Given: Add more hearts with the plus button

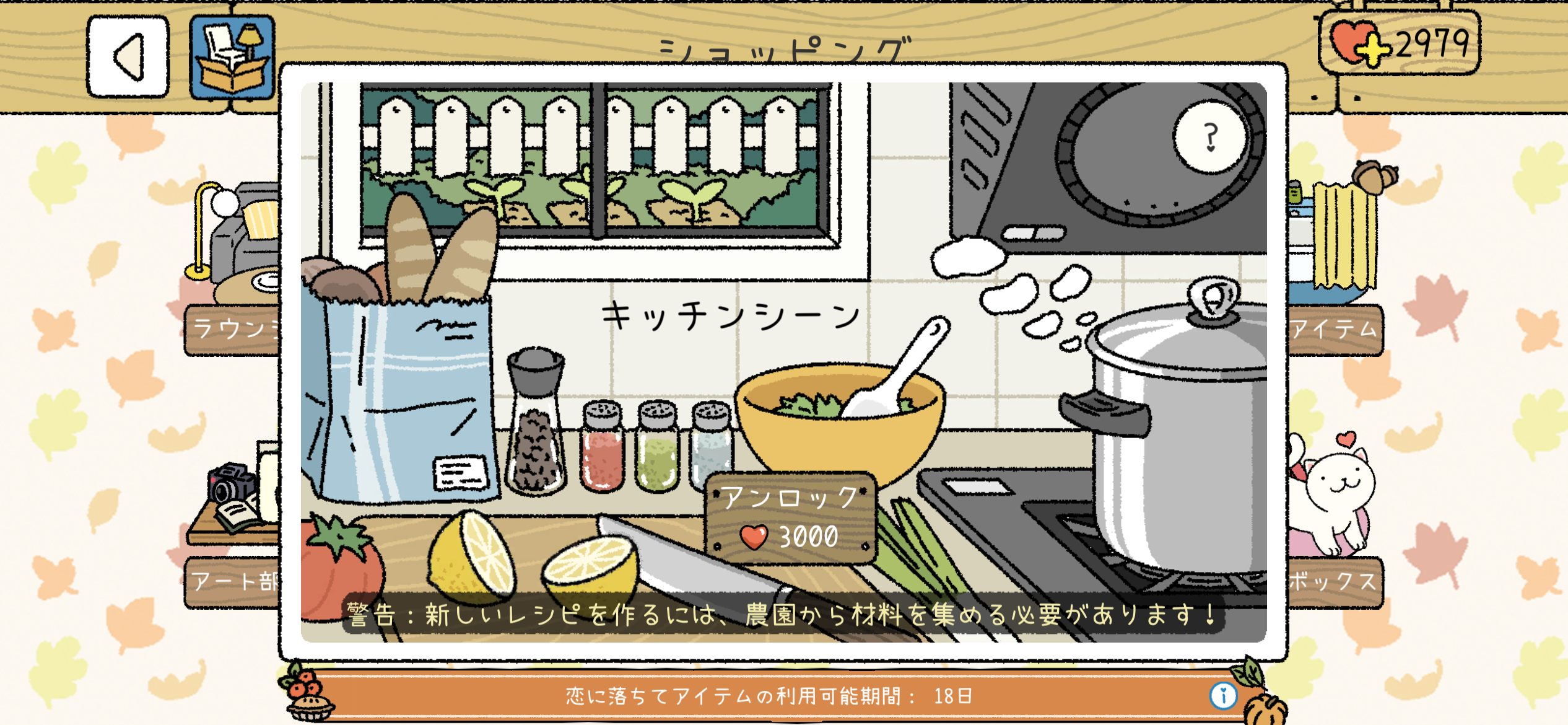Looking at the screenshot, I should click(x=1370, y=48).
